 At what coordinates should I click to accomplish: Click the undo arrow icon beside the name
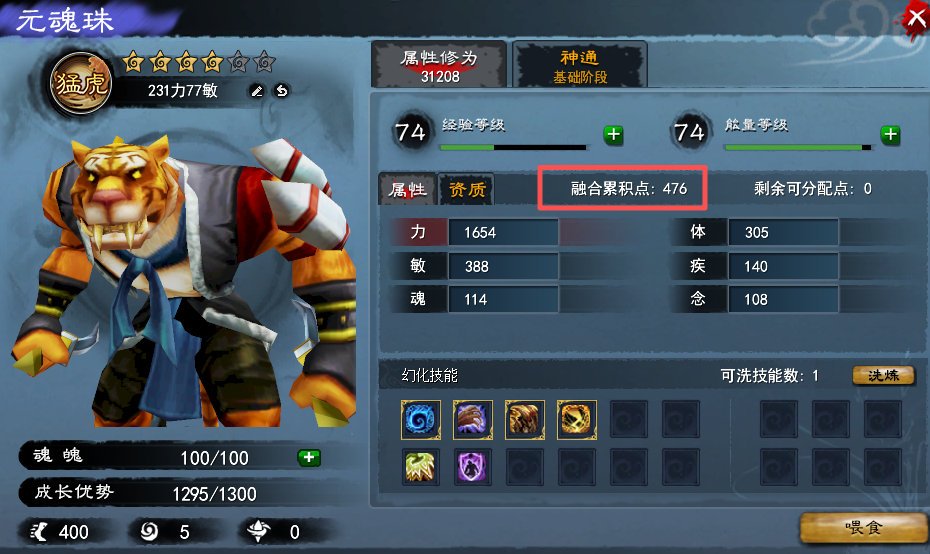click(282, 91)
